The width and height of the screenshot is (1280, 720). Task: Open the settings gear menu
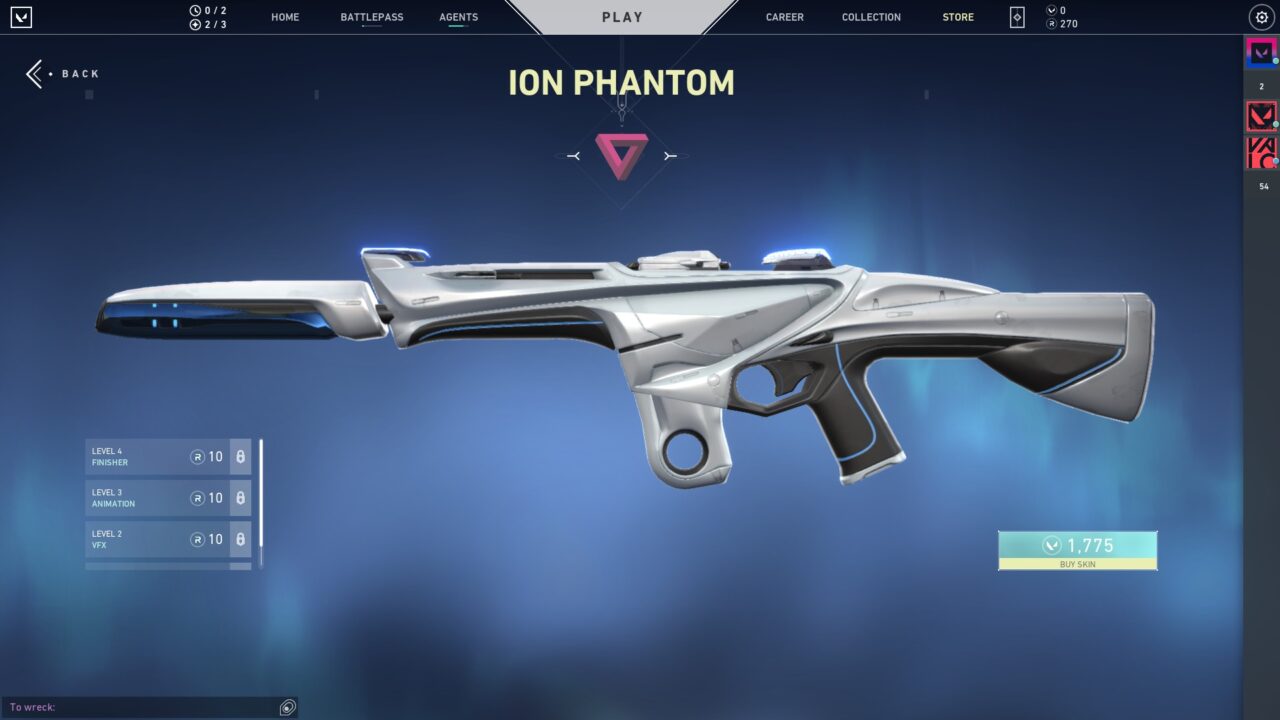tap(1260, 16)
